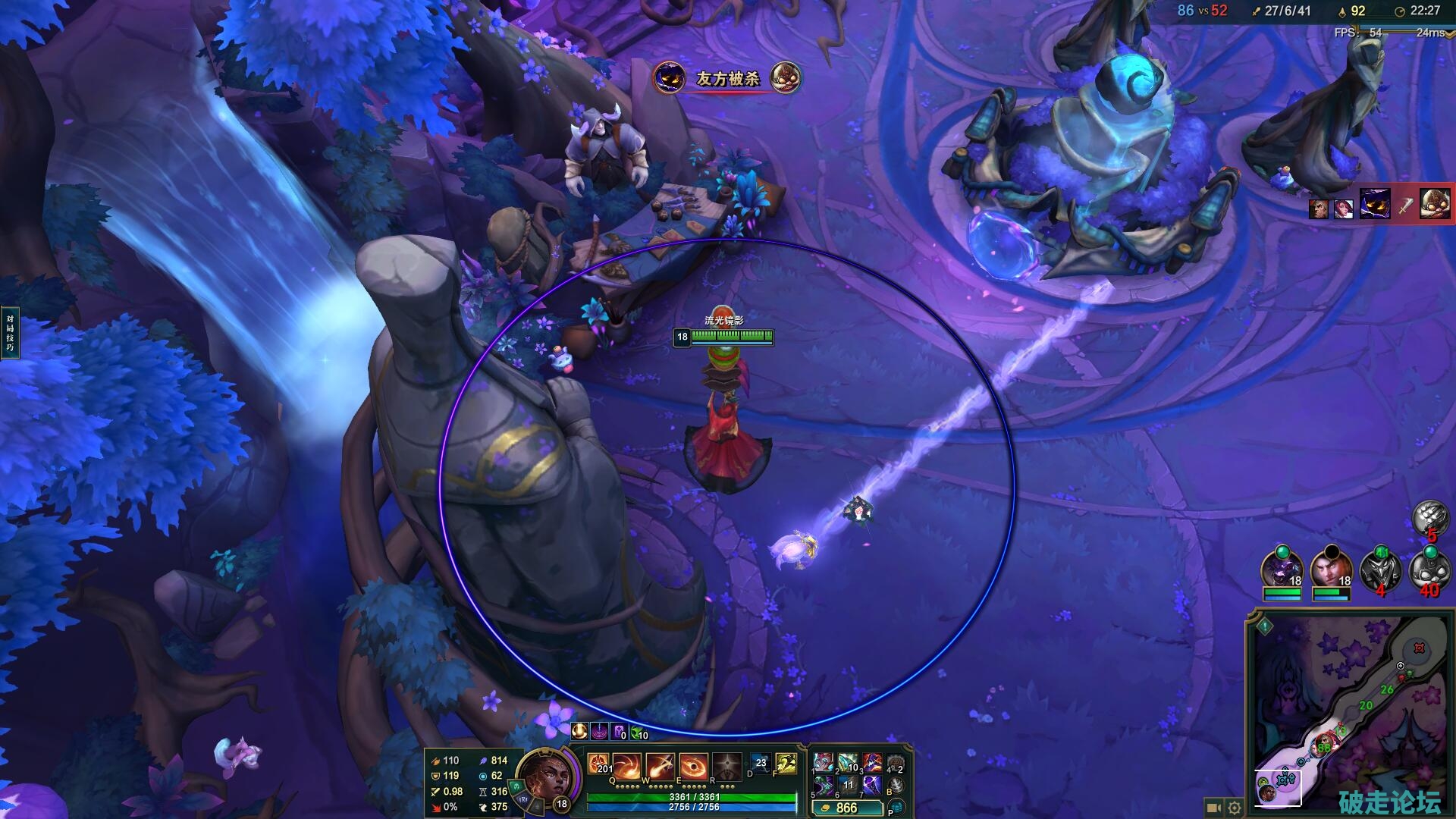Select the D summoner spell on cooldown
This screenshot has height=819, width=1456.
point(760,764)
